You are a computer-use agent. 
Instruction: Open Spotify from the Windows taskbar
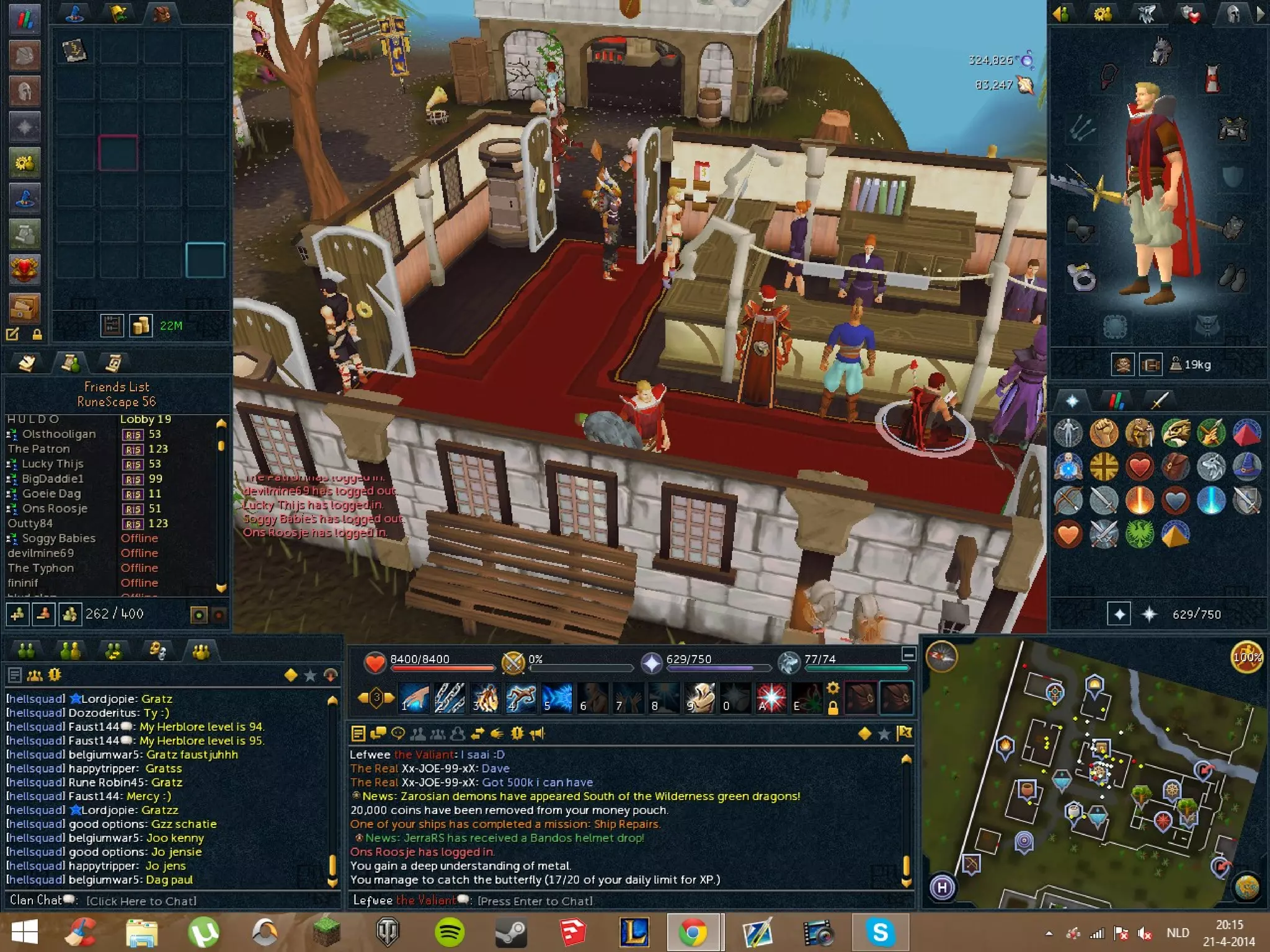tap(450, 932)
